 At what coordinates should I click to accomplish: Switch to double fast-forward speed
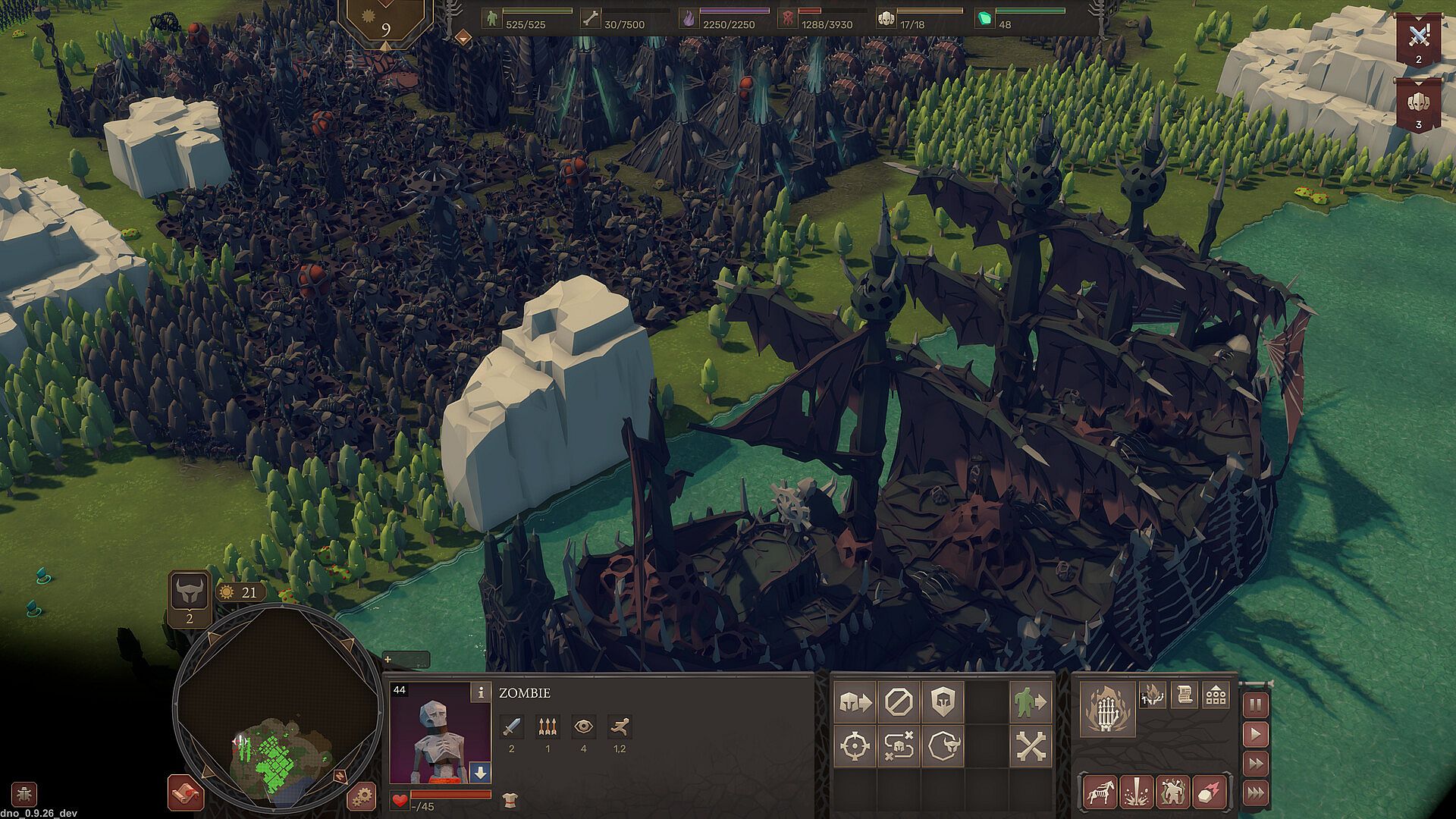1255,764
